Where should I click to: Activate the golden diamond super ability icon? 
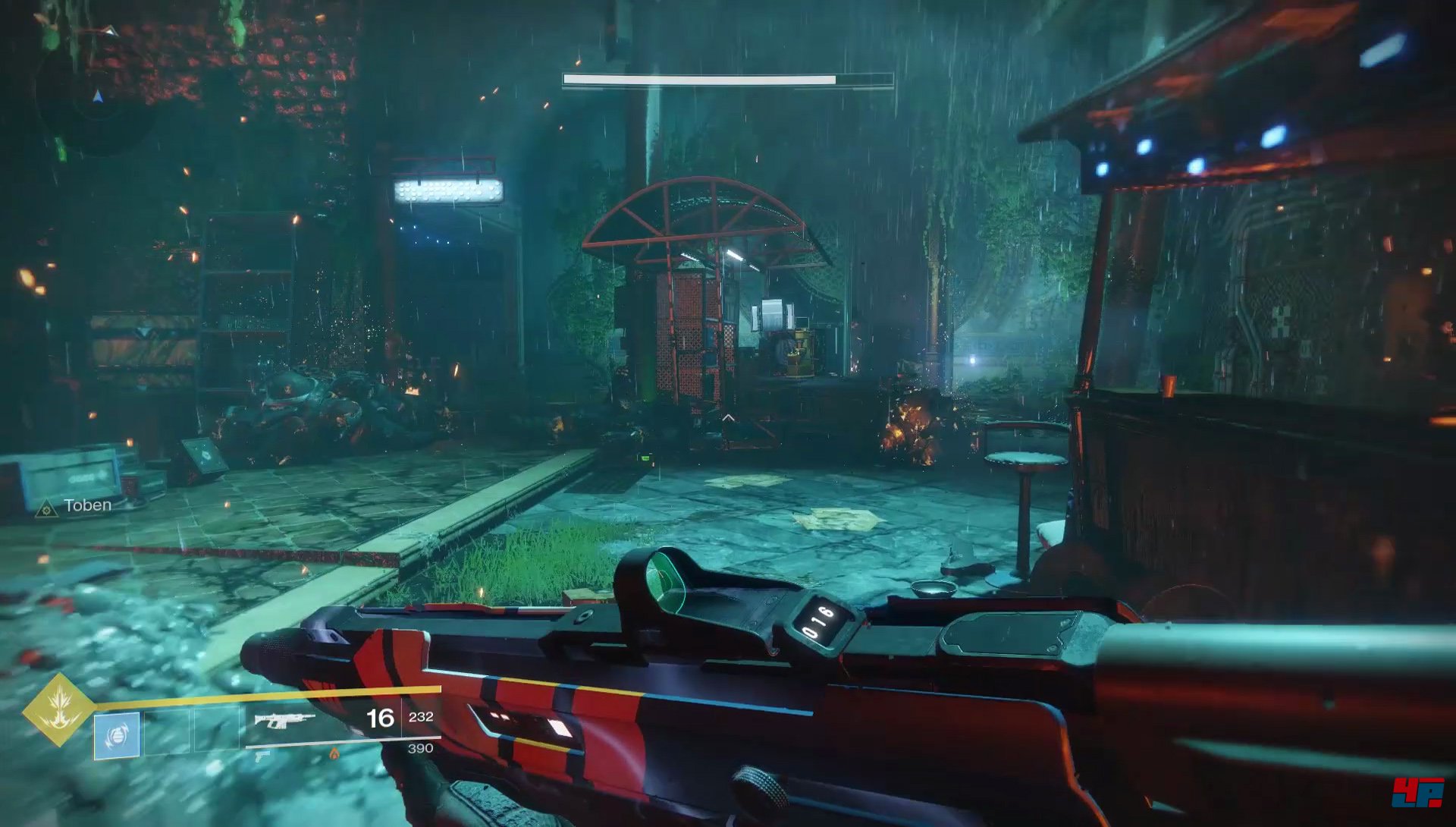[58, 709]
